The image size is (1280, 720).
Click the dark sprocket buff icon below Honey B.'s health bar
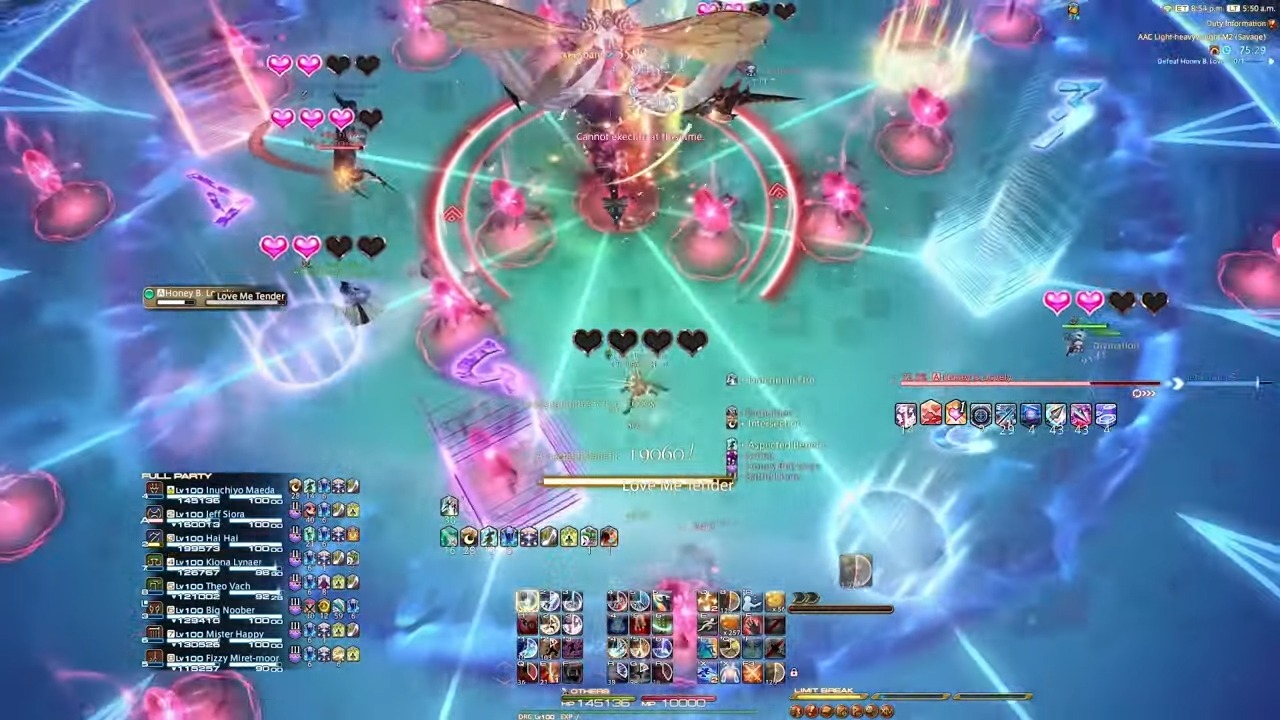click(981, 414)
